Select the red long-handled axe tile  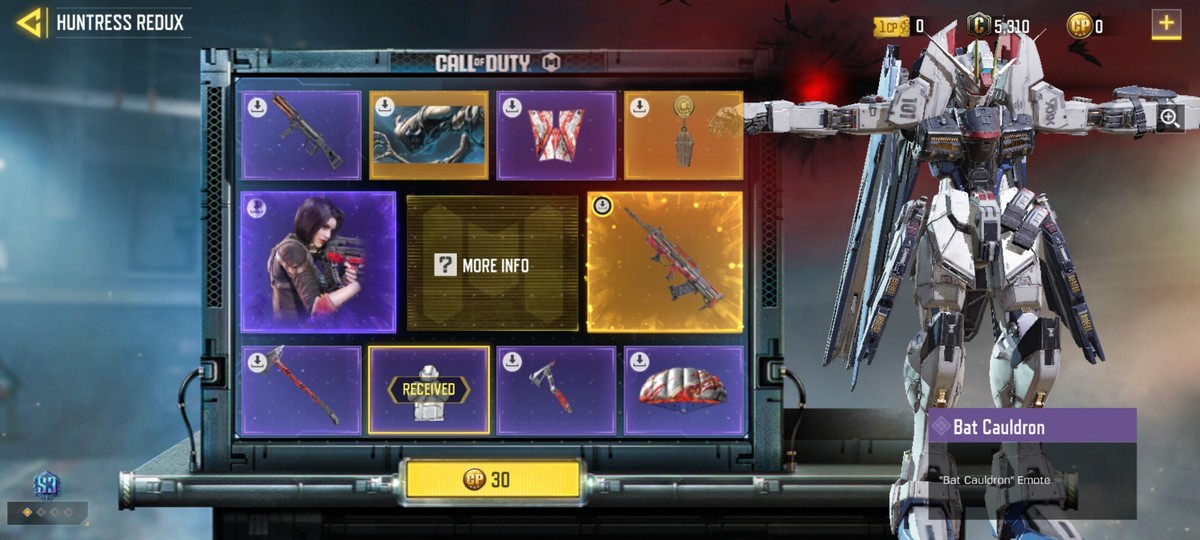coord(301,390)
